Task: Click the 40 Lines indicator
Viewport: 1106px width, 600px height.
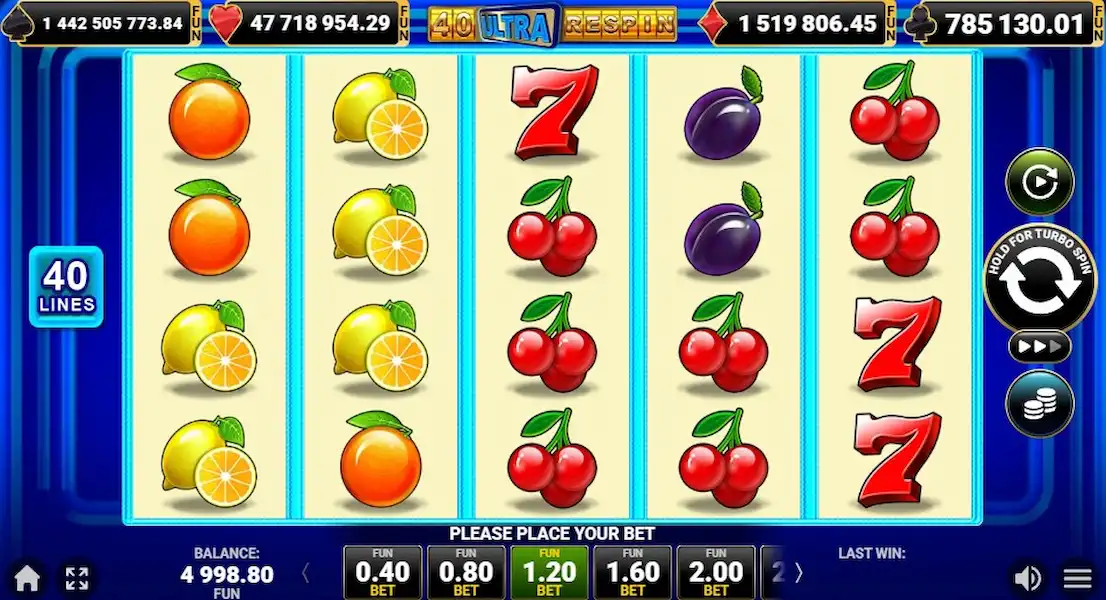Action: [66, 287]
